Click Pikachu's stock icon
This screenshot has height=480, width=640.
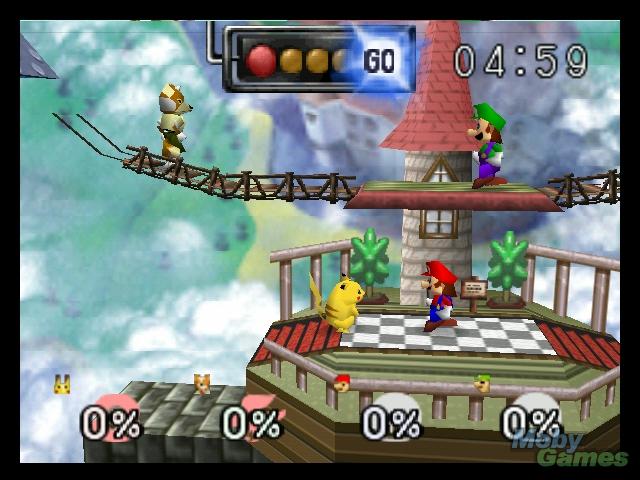tap(62, 383)
